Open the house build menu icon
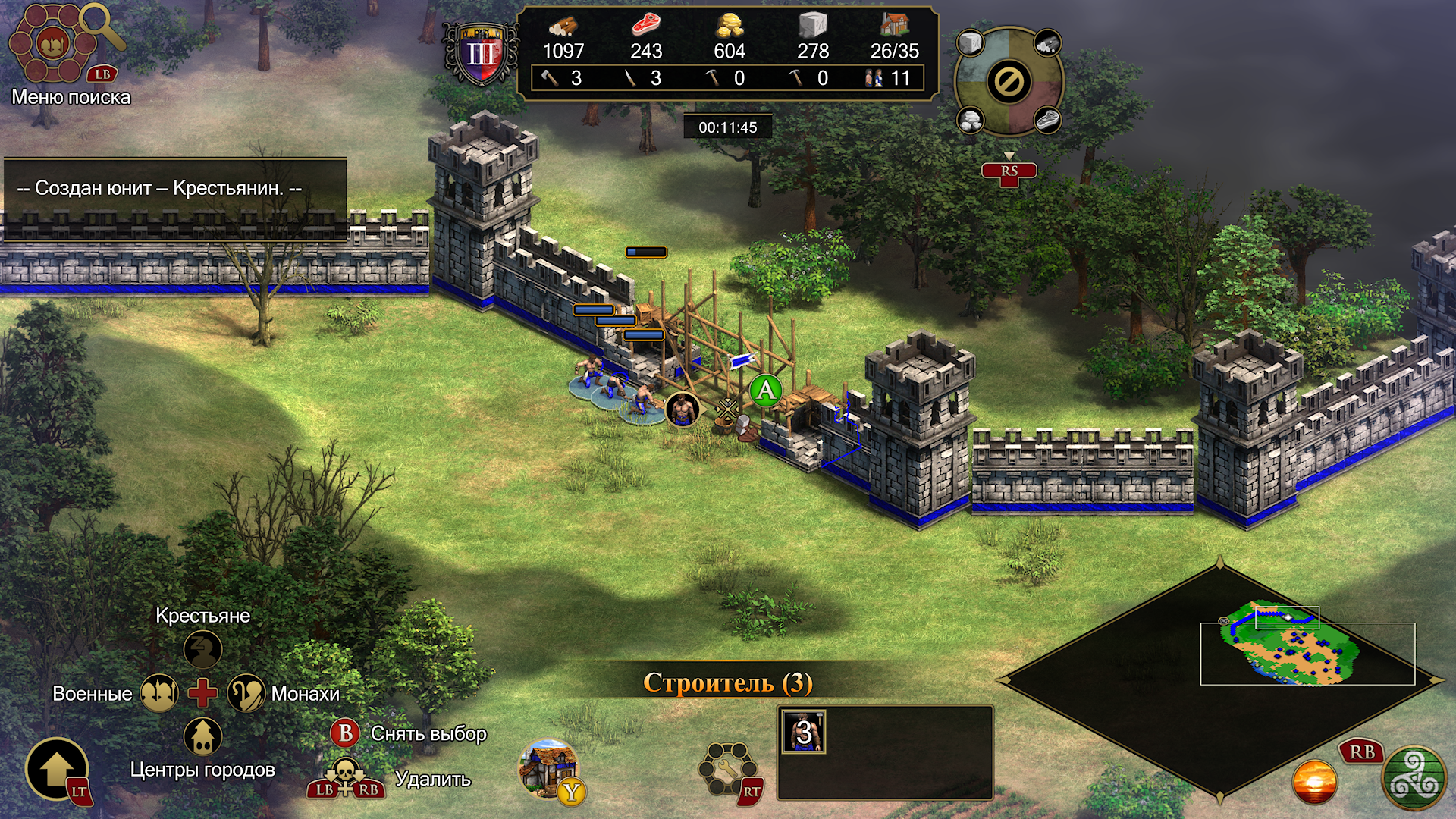 click(x=548, y=767)
